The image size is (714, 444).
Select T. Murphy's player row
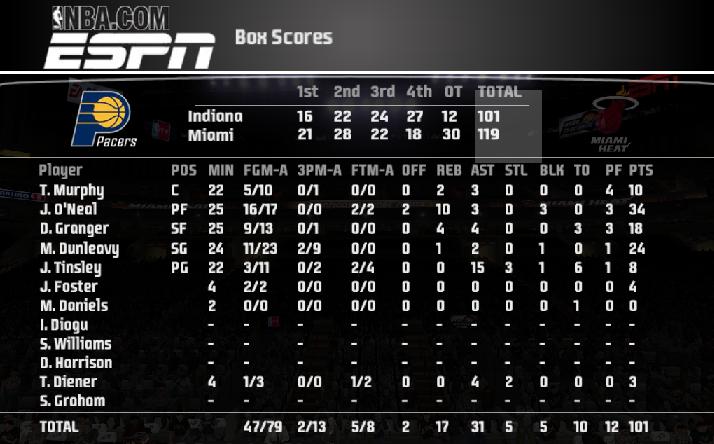72,190
